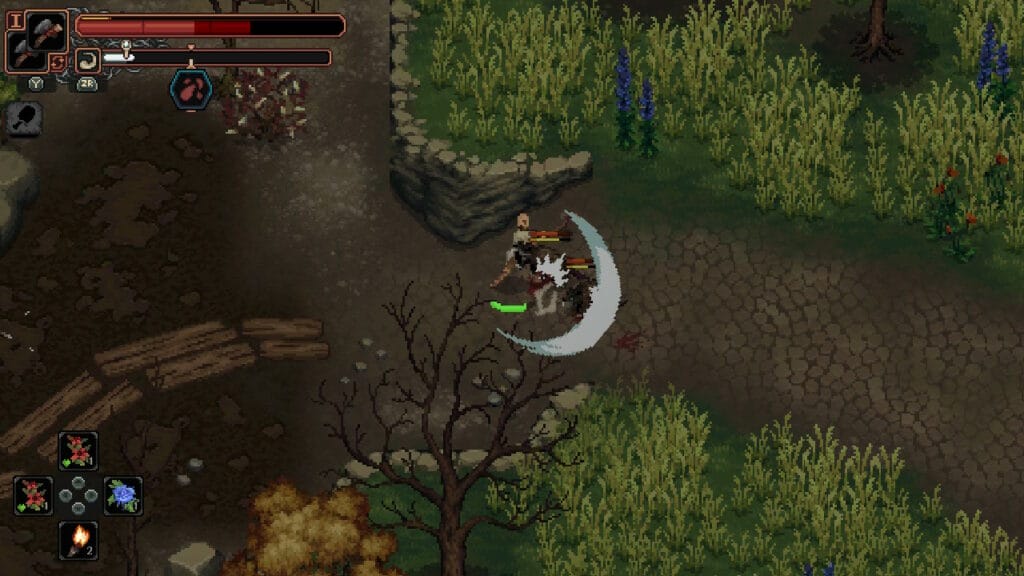Image resolution: width=1024 pixels, height=576 pixels.
Task: Select the primary axe weapon slot
Action: coord(46,29)
